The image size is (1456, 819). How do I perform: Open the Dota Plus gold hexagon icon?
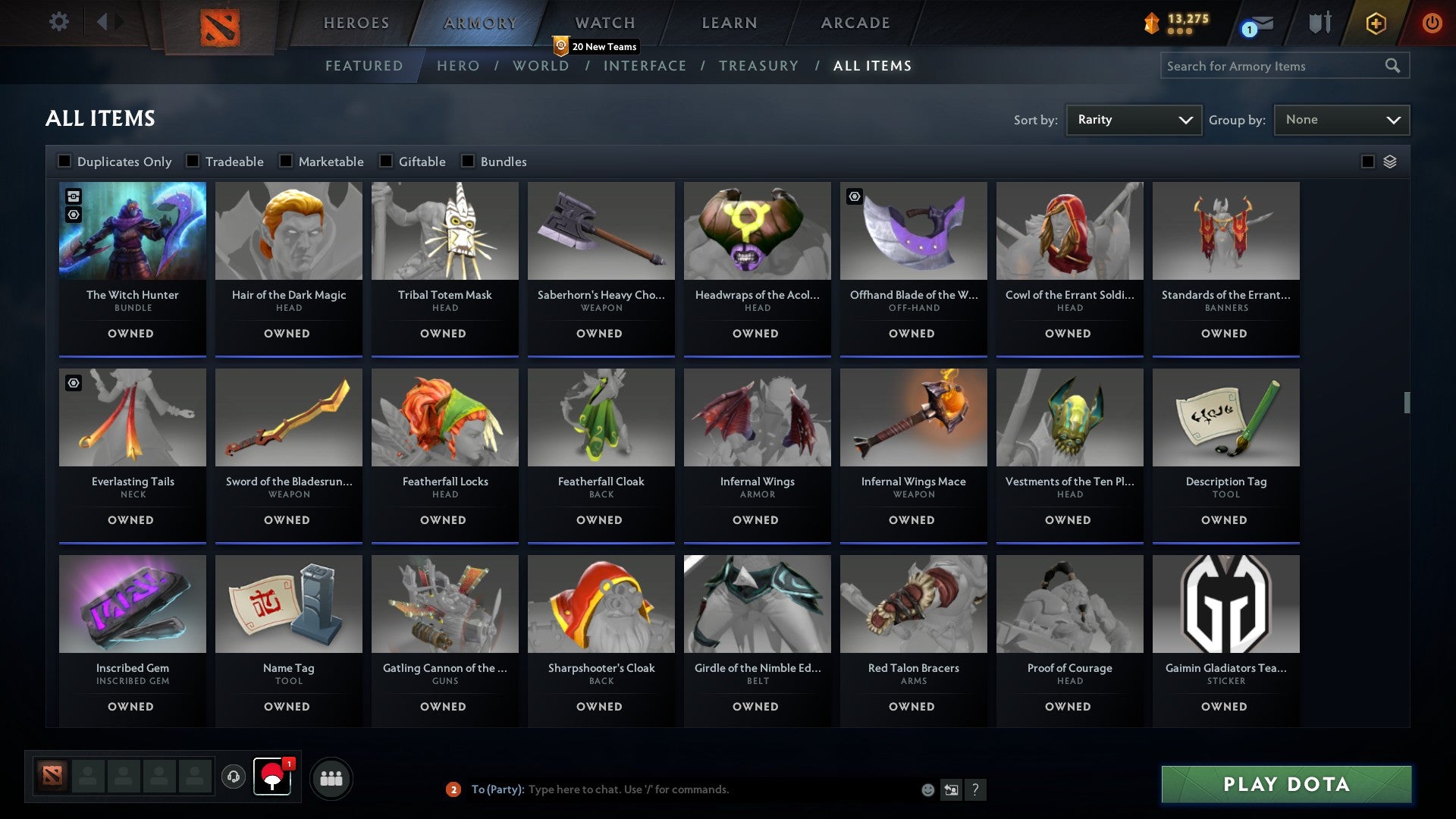click(x=1376, y=23)
